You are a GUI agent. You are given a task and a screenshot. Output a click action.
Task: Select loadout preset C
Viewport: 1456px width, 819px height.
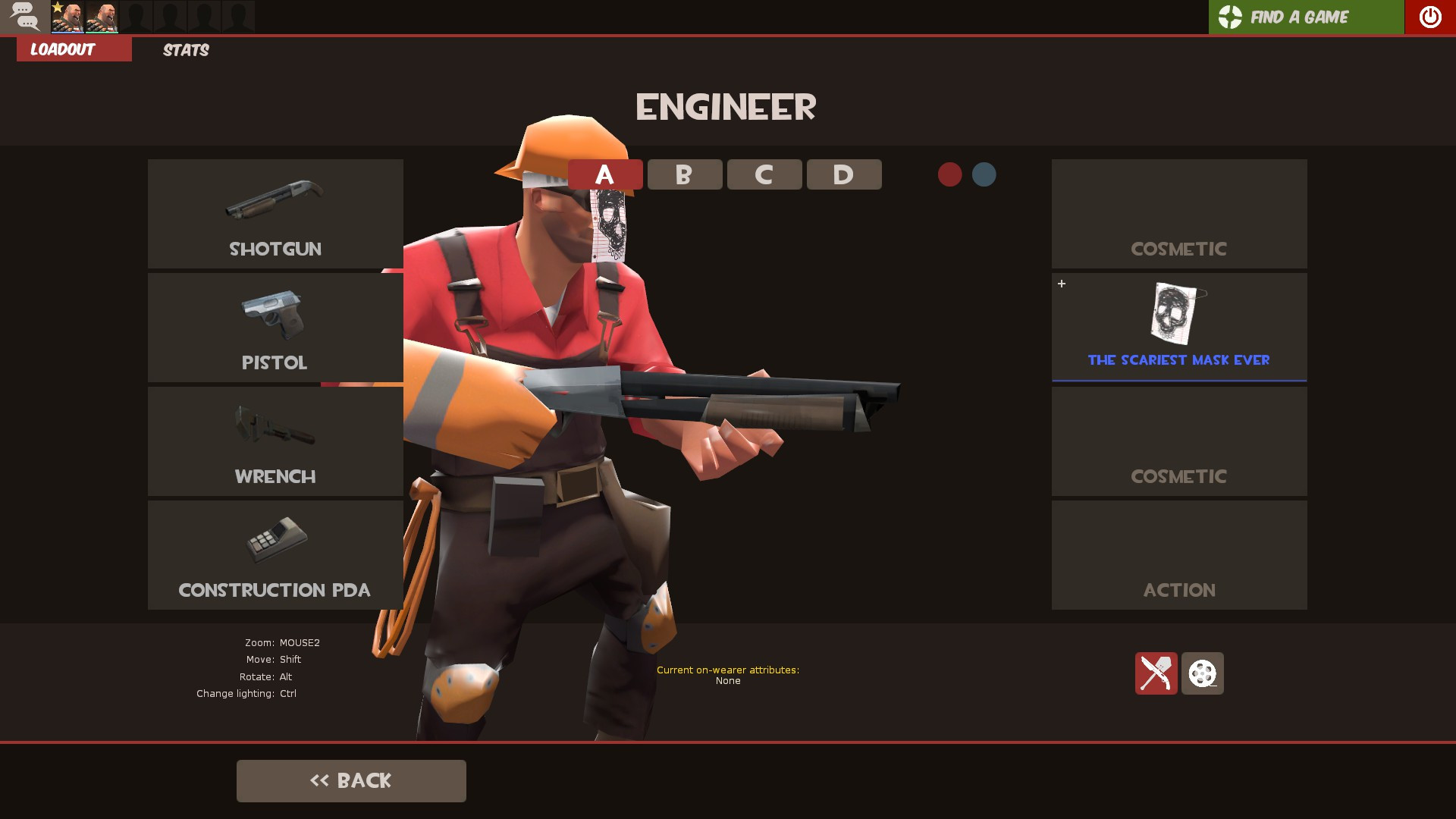pos(763,174)
